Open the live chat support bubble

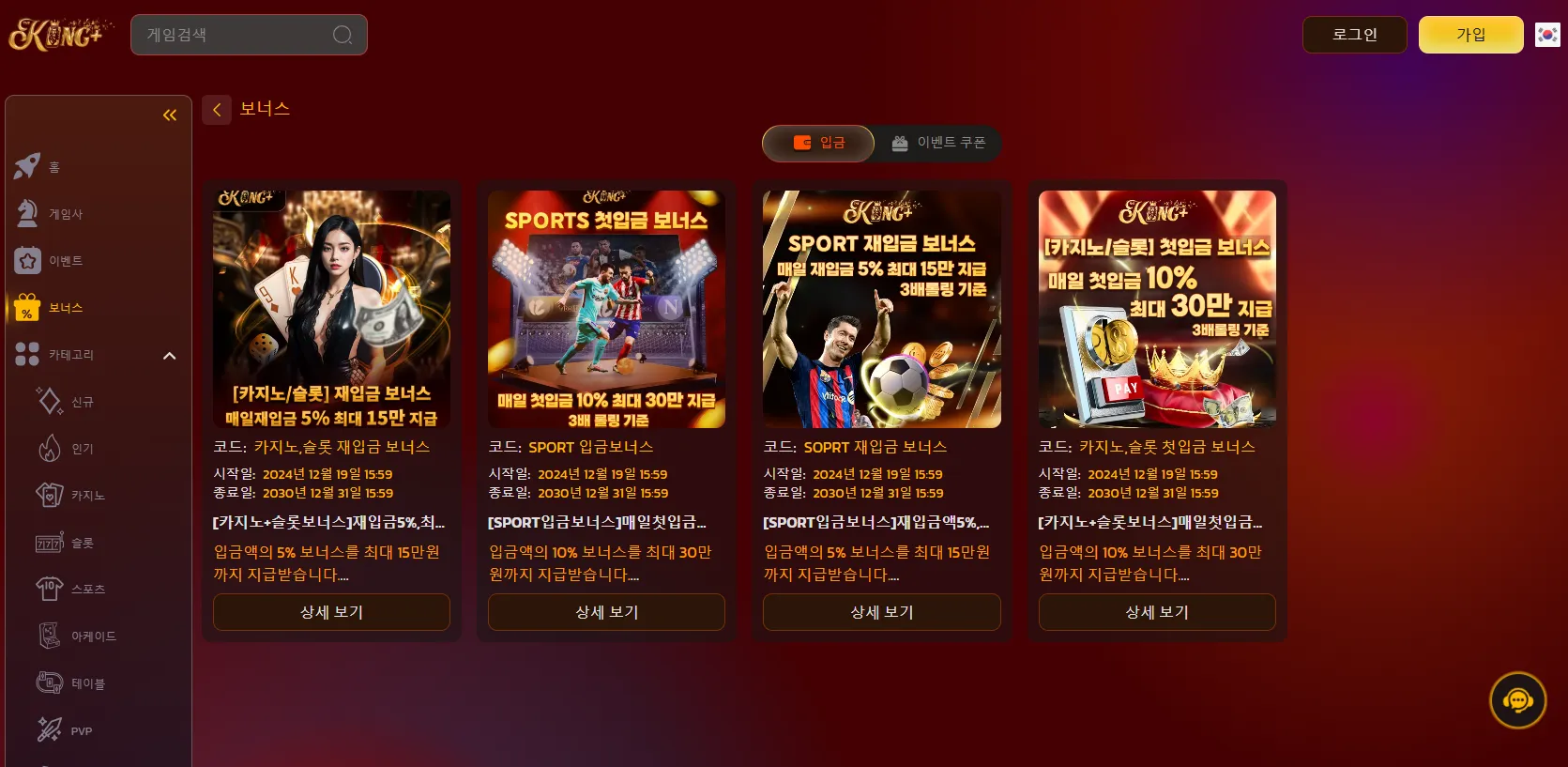1516,699
